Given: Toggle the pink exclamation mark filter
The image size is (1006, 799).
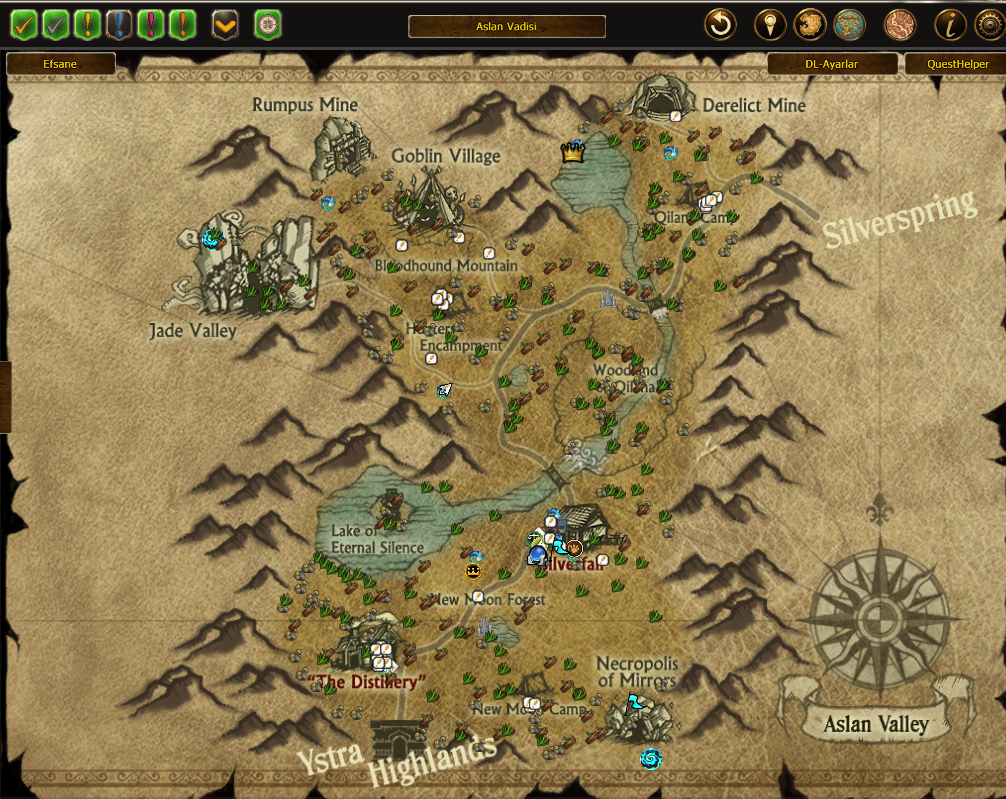Looking at the screenshot, I should coord(151,24).
